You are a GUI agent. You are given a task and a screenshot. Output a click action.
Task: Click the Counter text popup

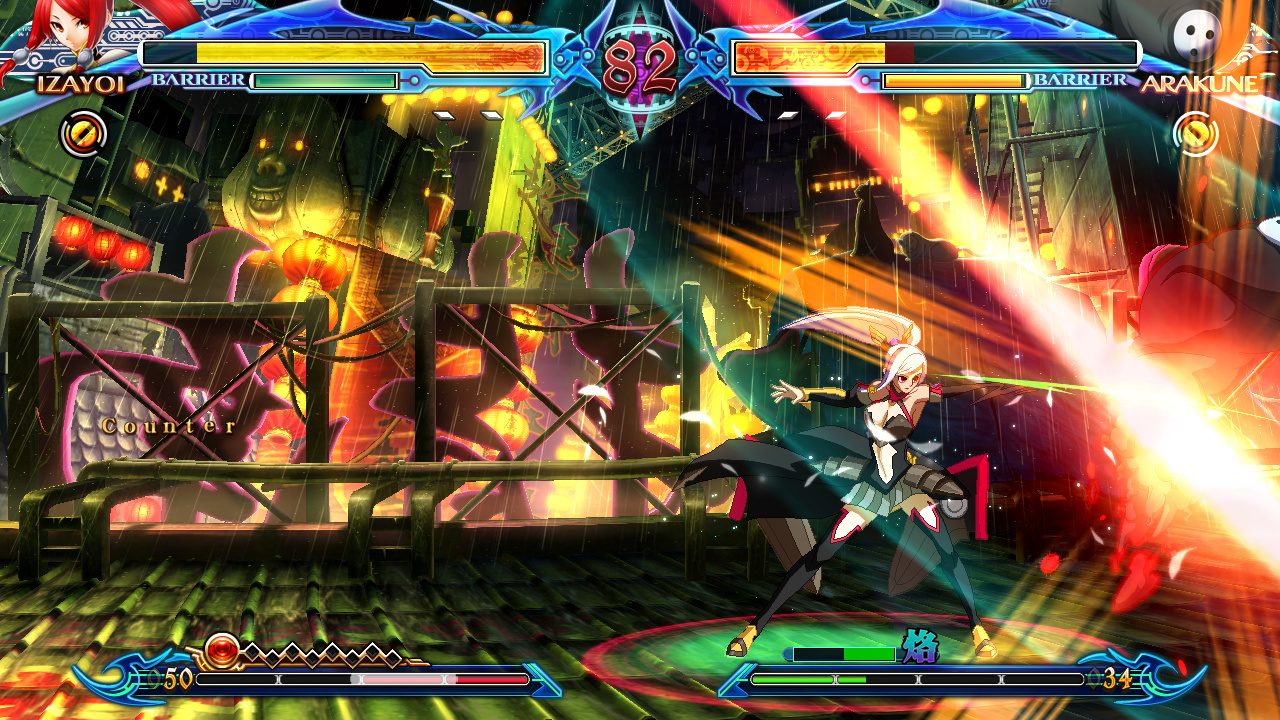(x=166, y=425)
